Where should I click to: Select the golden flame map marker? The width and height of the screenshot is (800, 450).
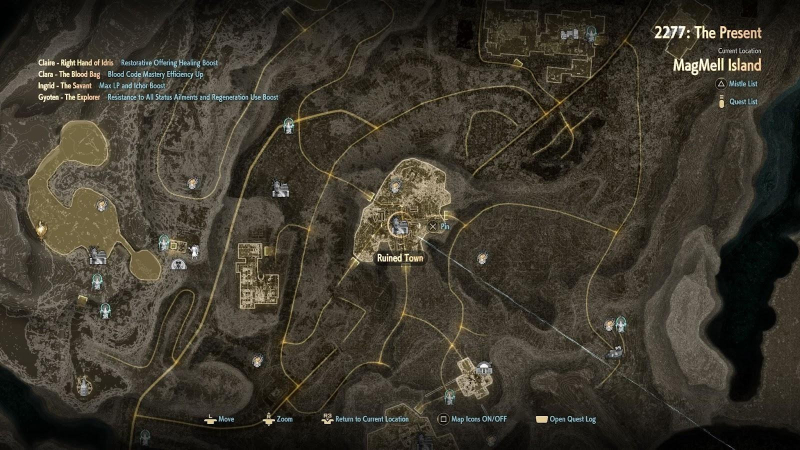click(x=41, y=229)
